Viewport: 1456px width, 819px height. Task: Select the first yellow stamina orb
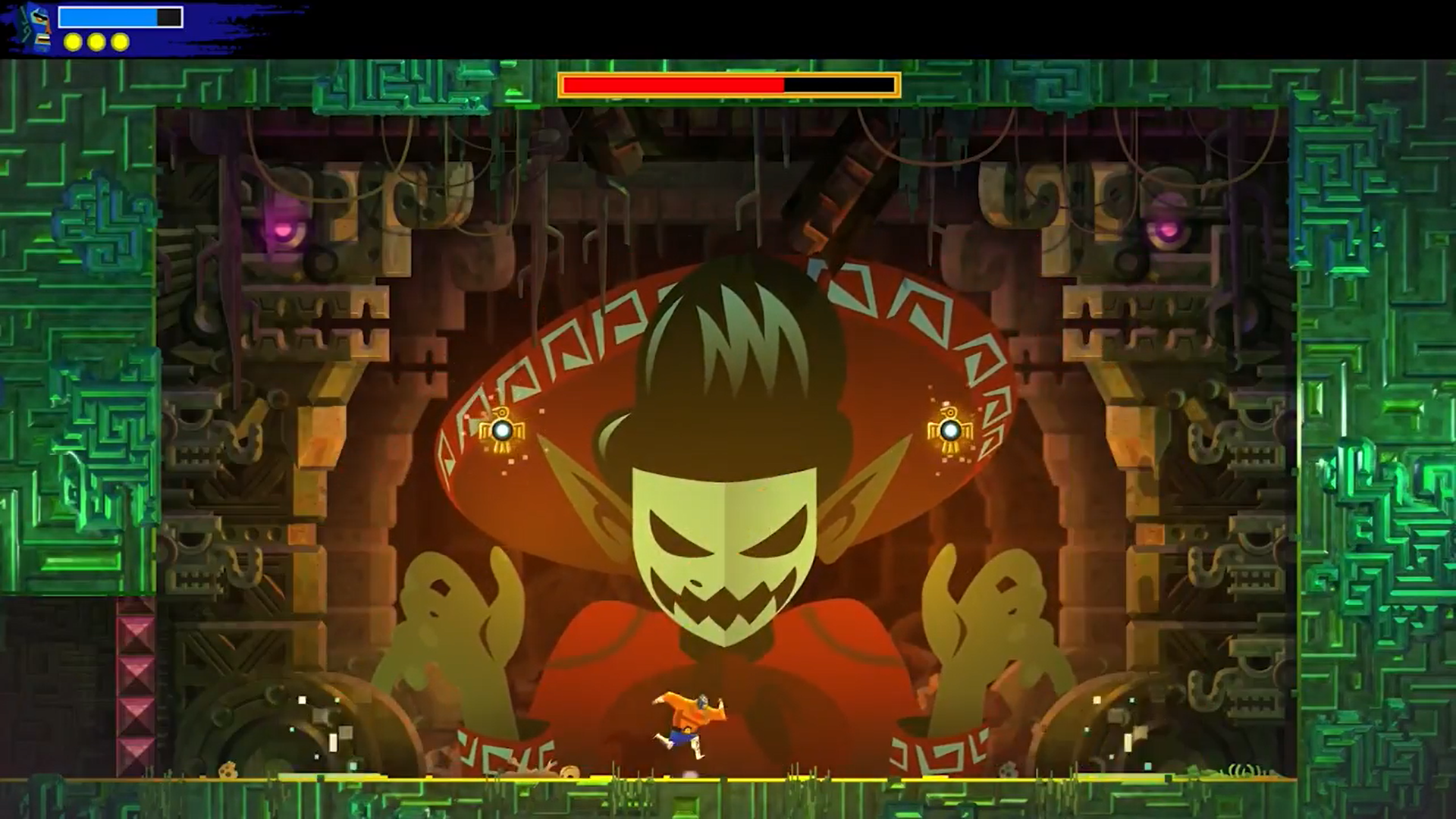pyautogui.click(x=71, y=42)
